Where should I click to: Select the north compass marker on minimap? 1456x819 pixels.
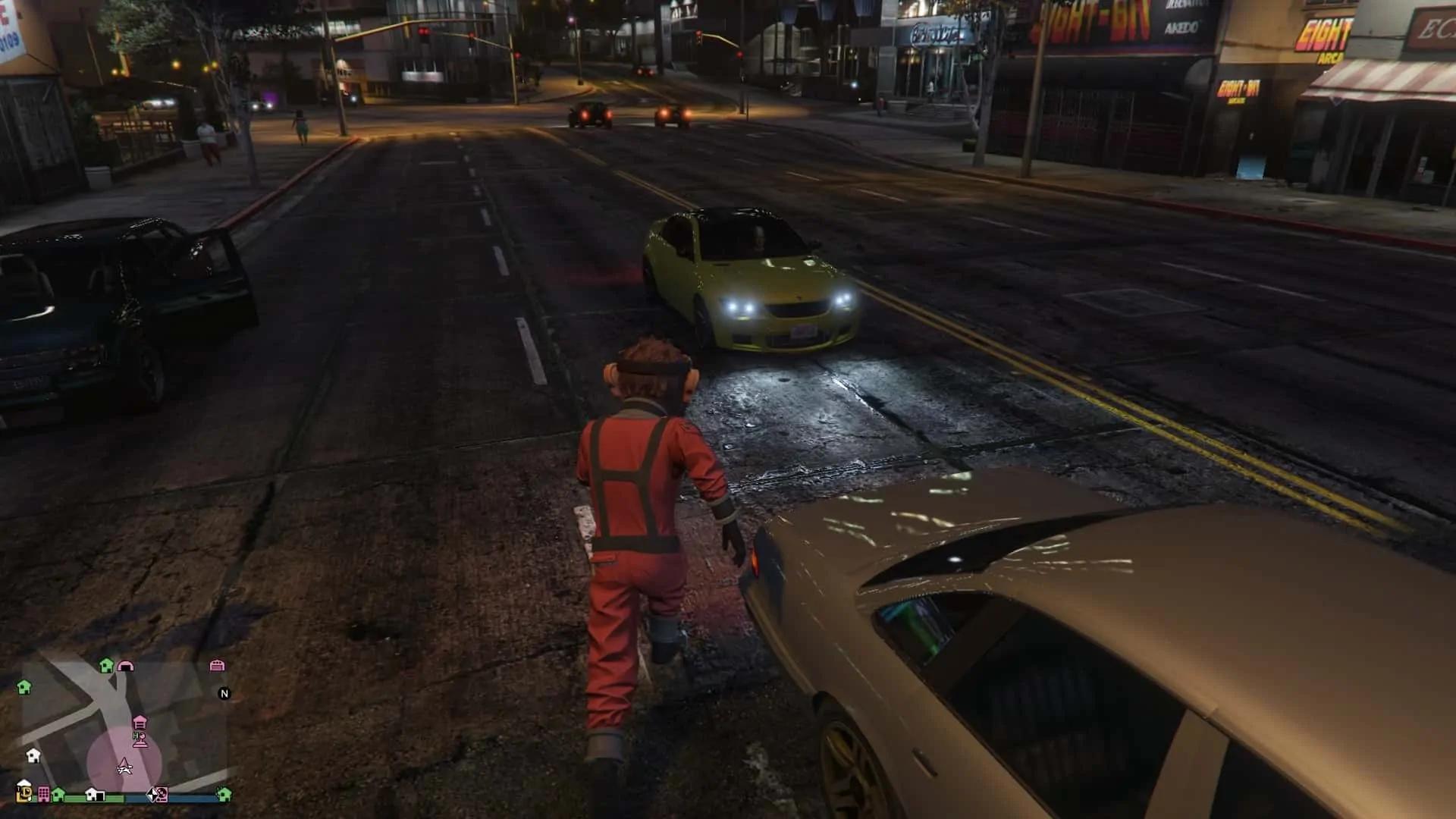224,693
